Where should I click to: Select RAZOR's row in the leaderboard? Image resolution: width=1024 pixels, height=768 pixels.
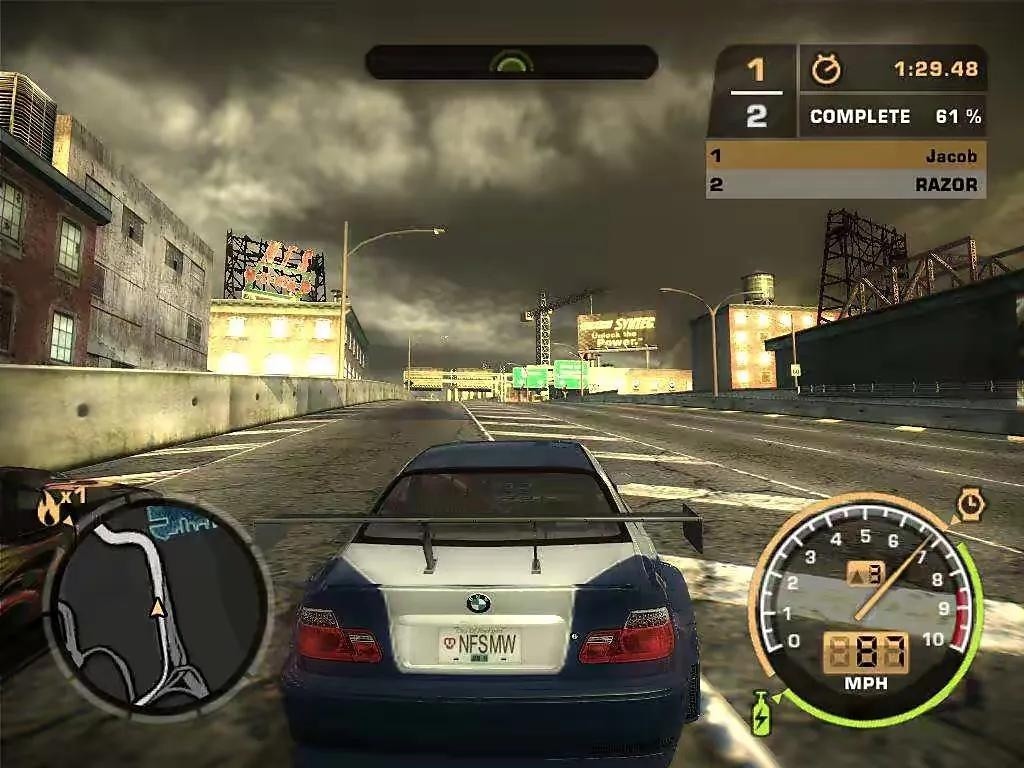click(x=846, y=184)
